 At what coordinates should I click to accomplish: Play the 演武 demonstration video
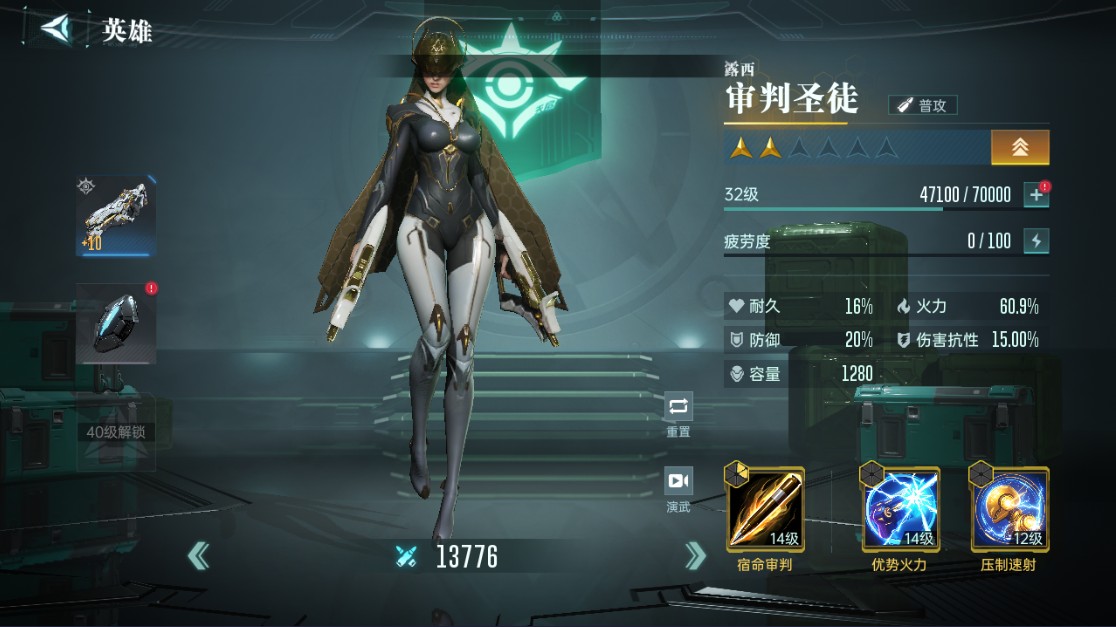pos(678,486)
